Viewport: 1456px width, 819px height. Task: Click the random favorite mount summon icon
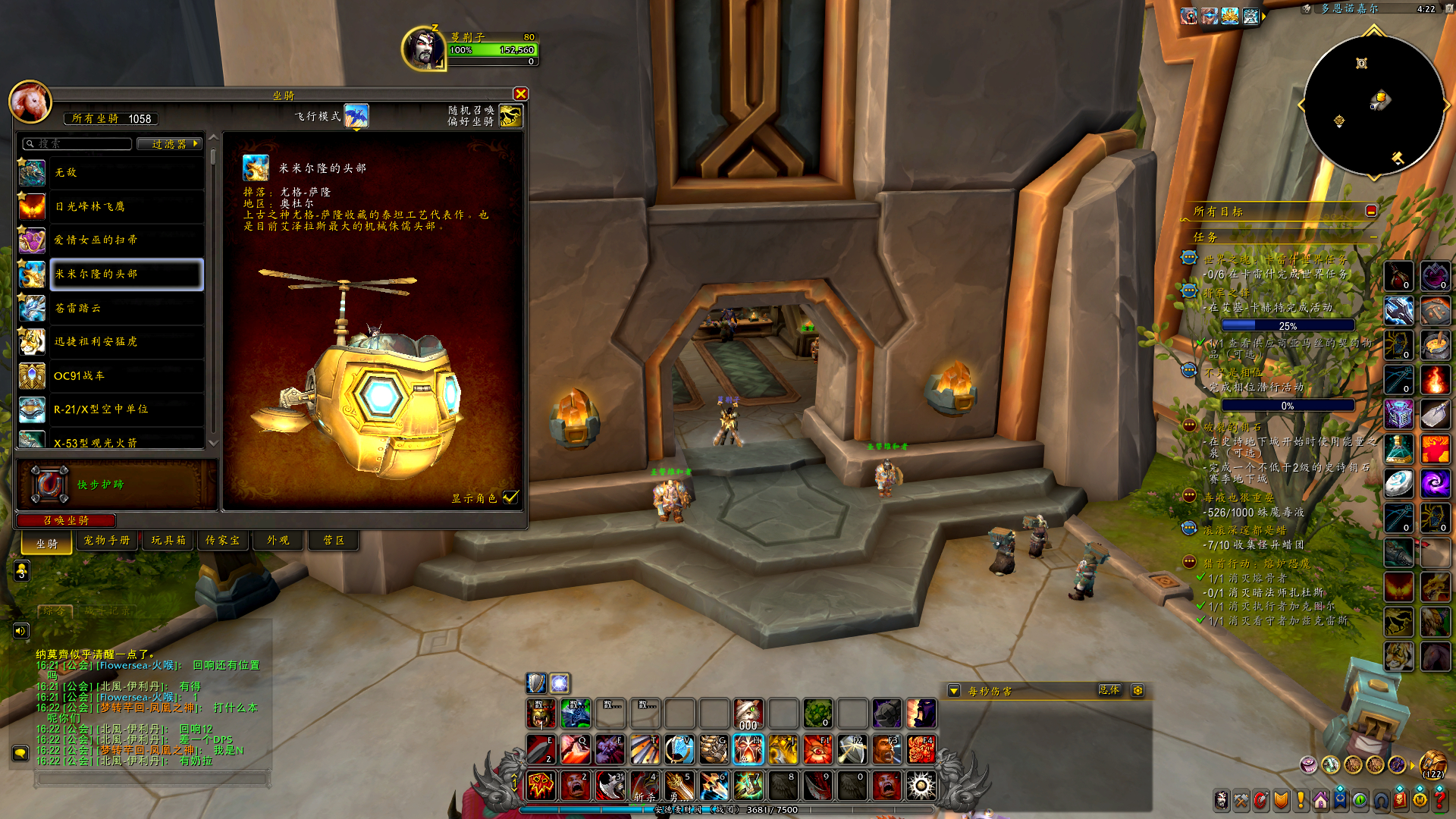(x=510, y=116)
